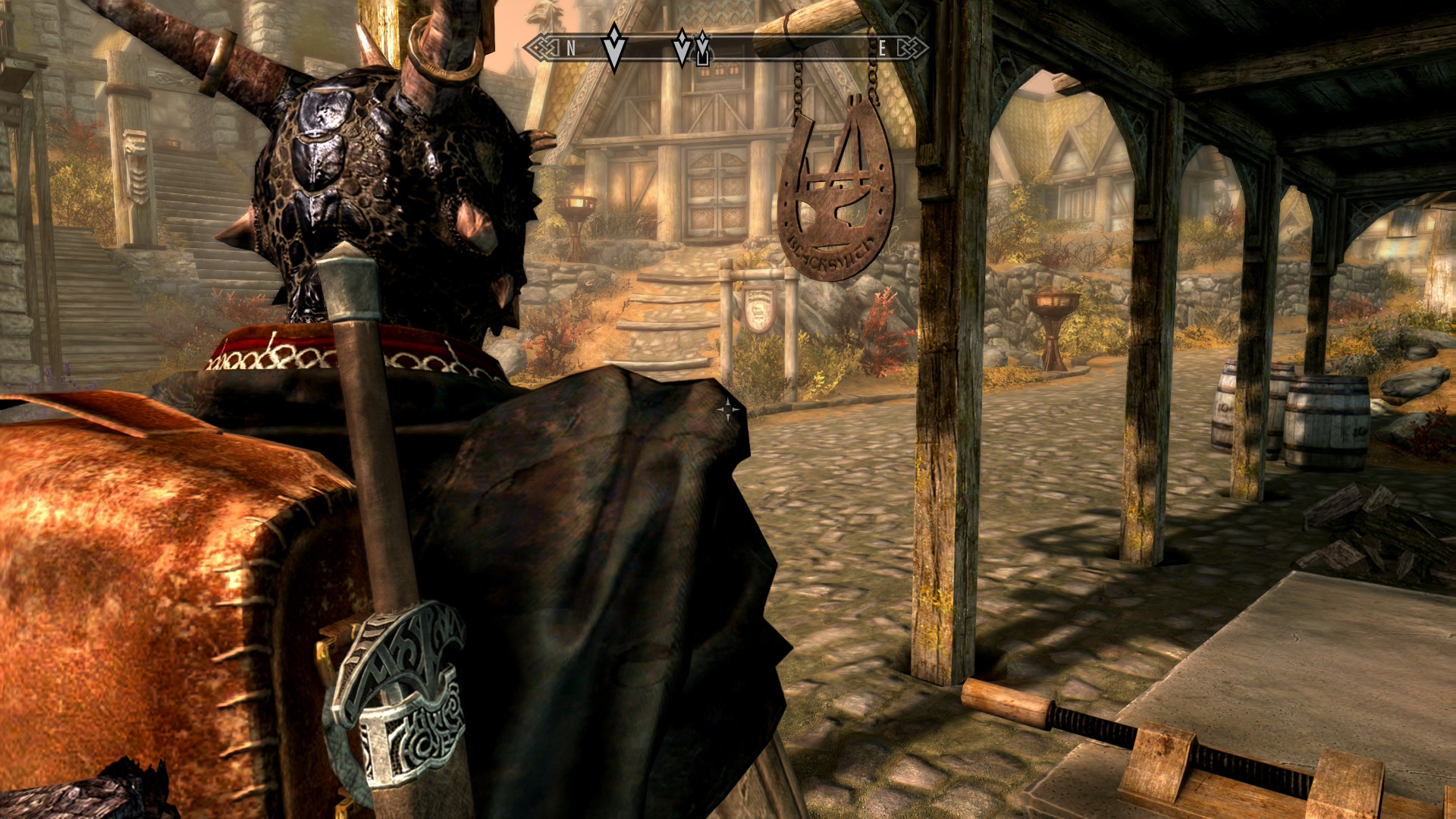The height and width of the screenshot is (819, 1456).
Task: Click the largest quest marker on the compass
Action: (614, 48)
